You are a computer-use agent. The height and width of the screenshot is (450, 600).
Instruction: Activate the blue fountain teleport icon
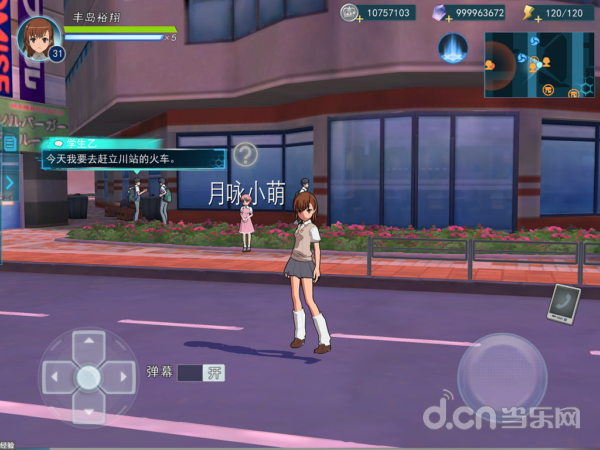pos(455,48)
